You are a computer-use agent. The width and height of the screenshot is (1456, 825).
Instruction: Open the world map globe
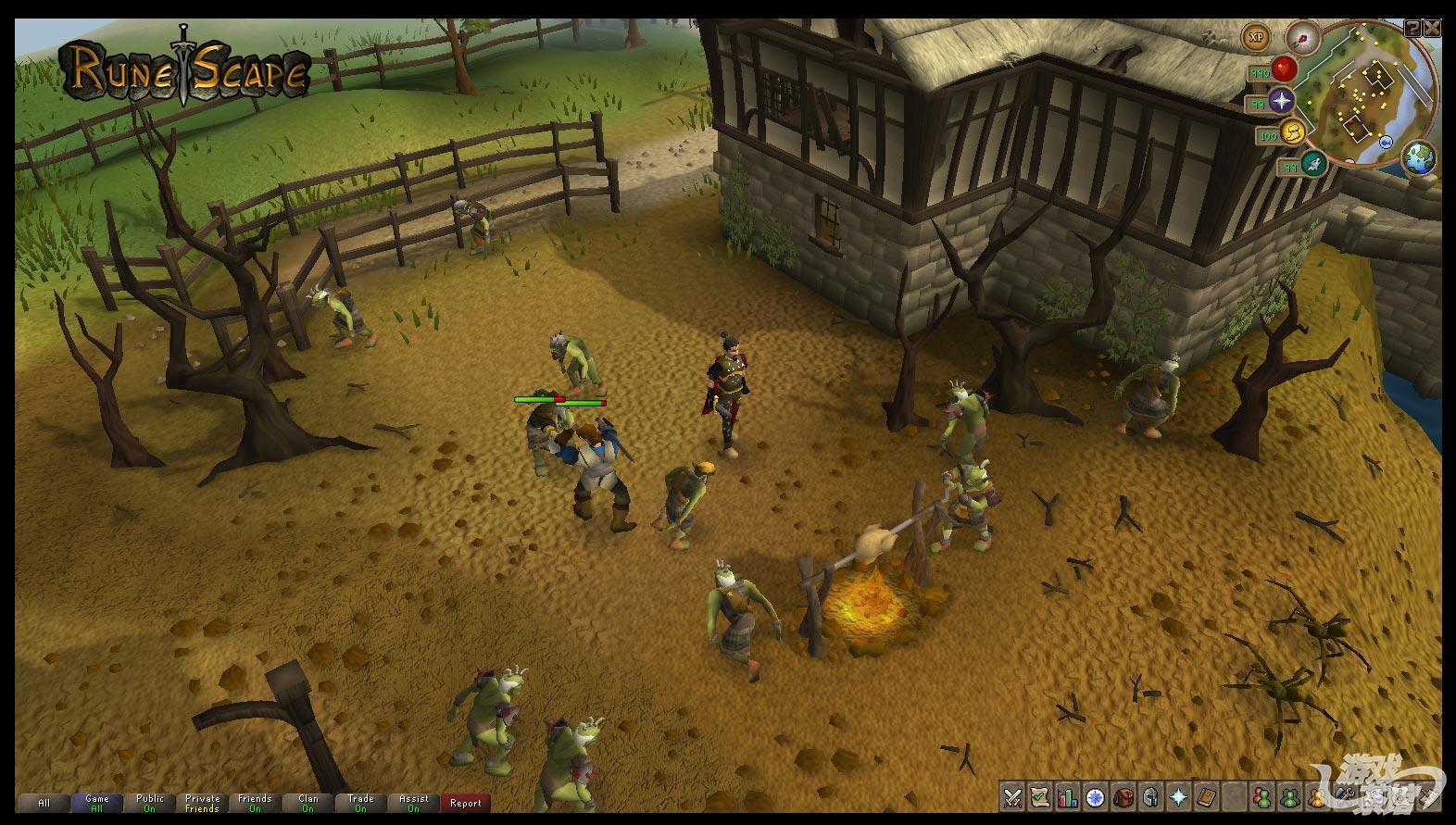[x=1418, y=157]
